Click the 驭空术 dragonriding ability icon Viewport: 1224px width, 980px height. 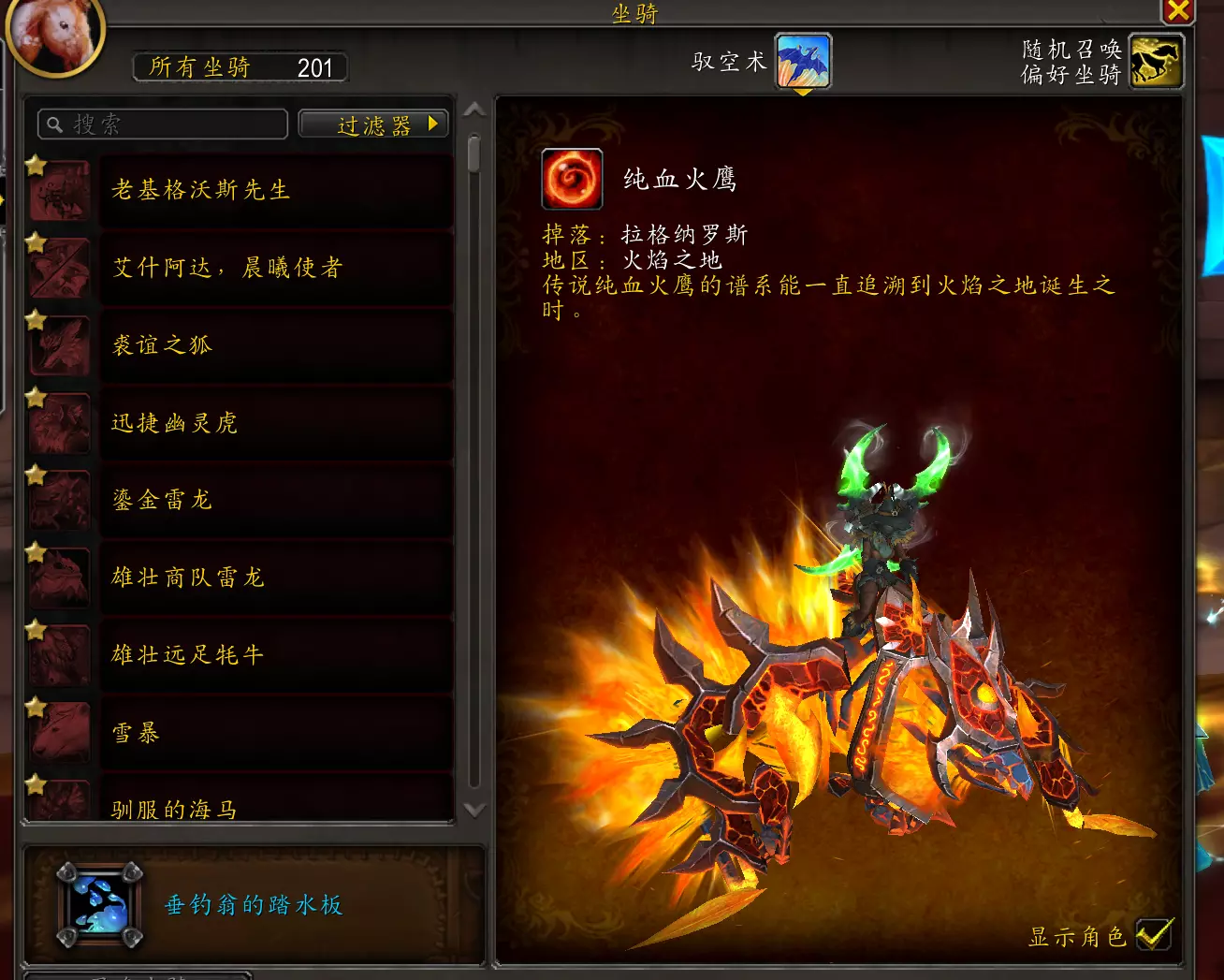point(802,61)
